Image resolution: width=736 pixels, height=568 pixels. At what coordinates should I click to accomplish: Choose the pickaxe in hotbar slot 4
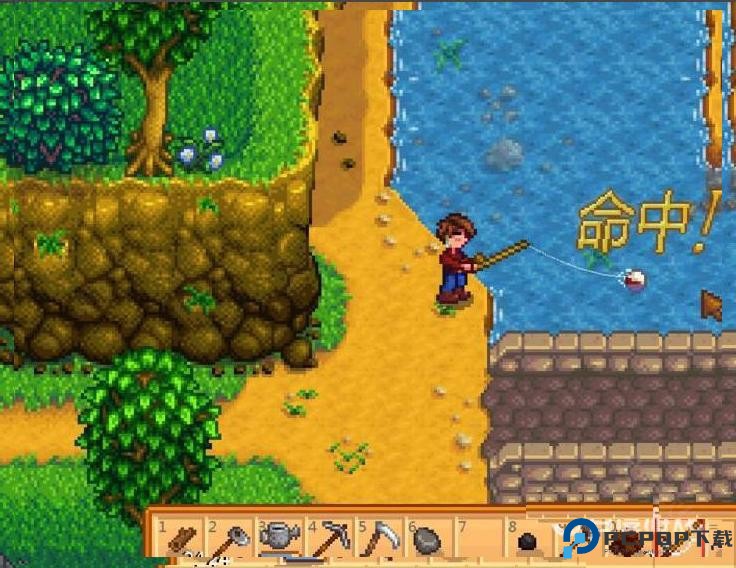[x=329, y=541]
